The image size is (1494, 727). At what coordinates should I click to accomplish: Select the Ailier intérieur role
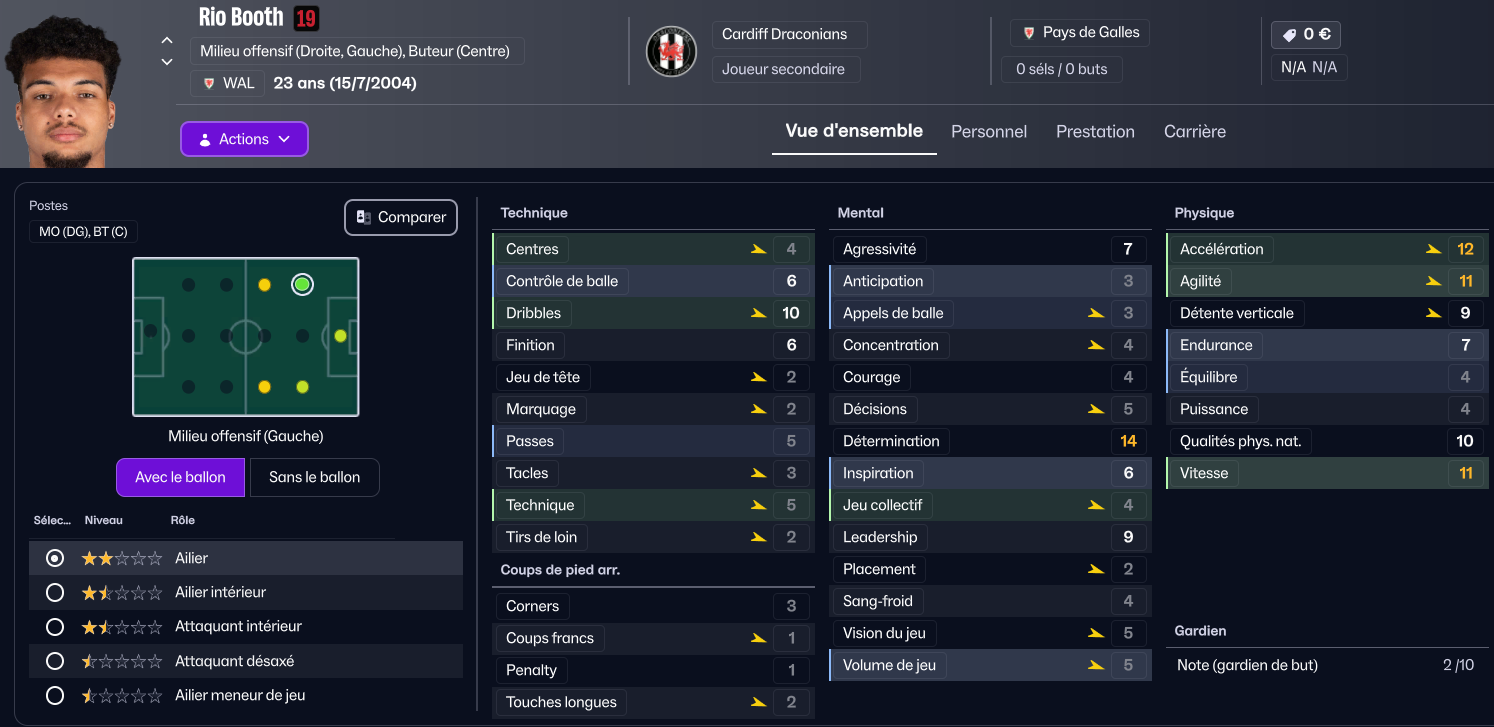[x=56, y=593]
